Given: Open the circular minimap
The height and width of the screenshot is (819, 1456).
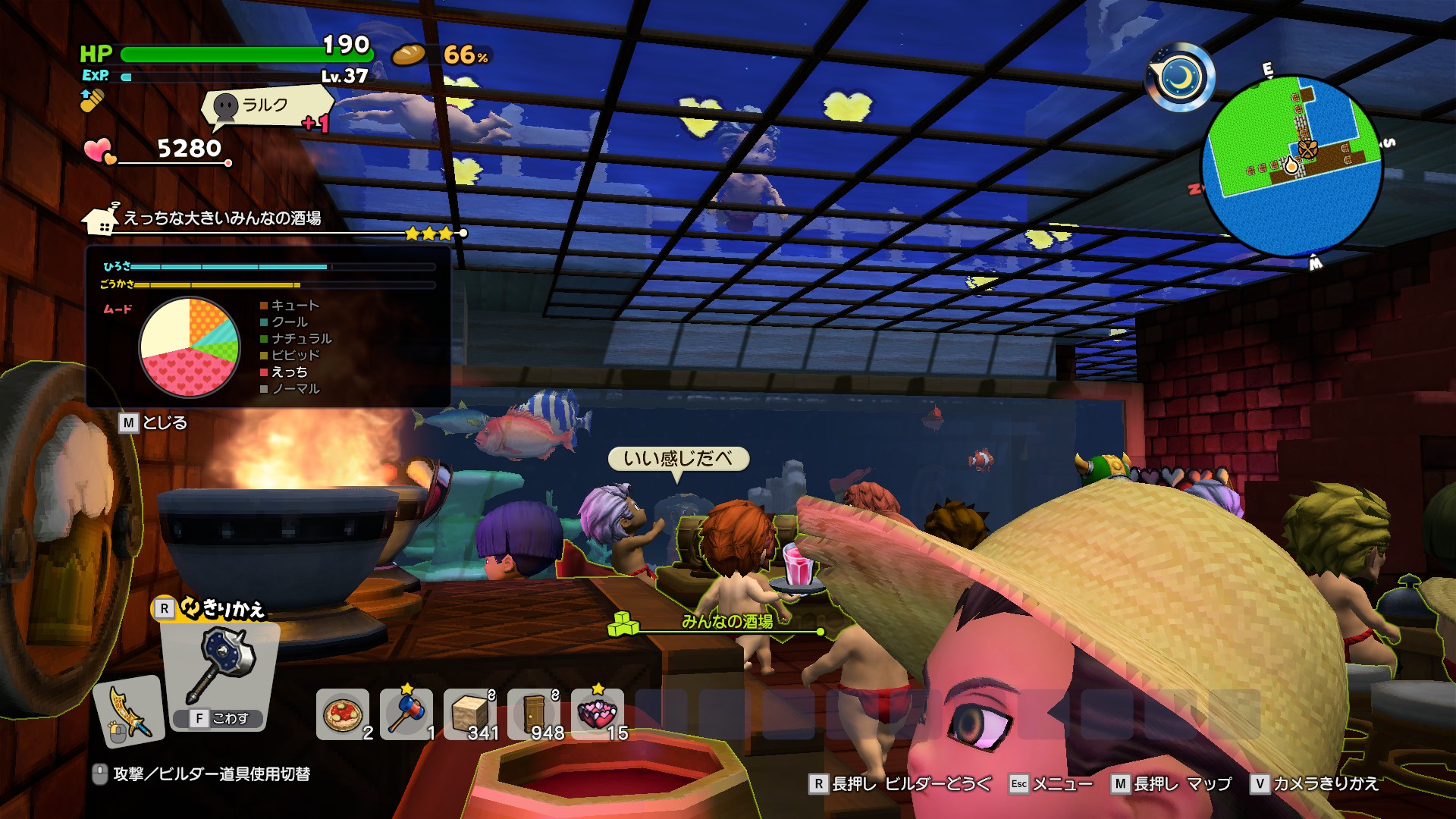Looking at the screenshot, I should point(1291,165).
